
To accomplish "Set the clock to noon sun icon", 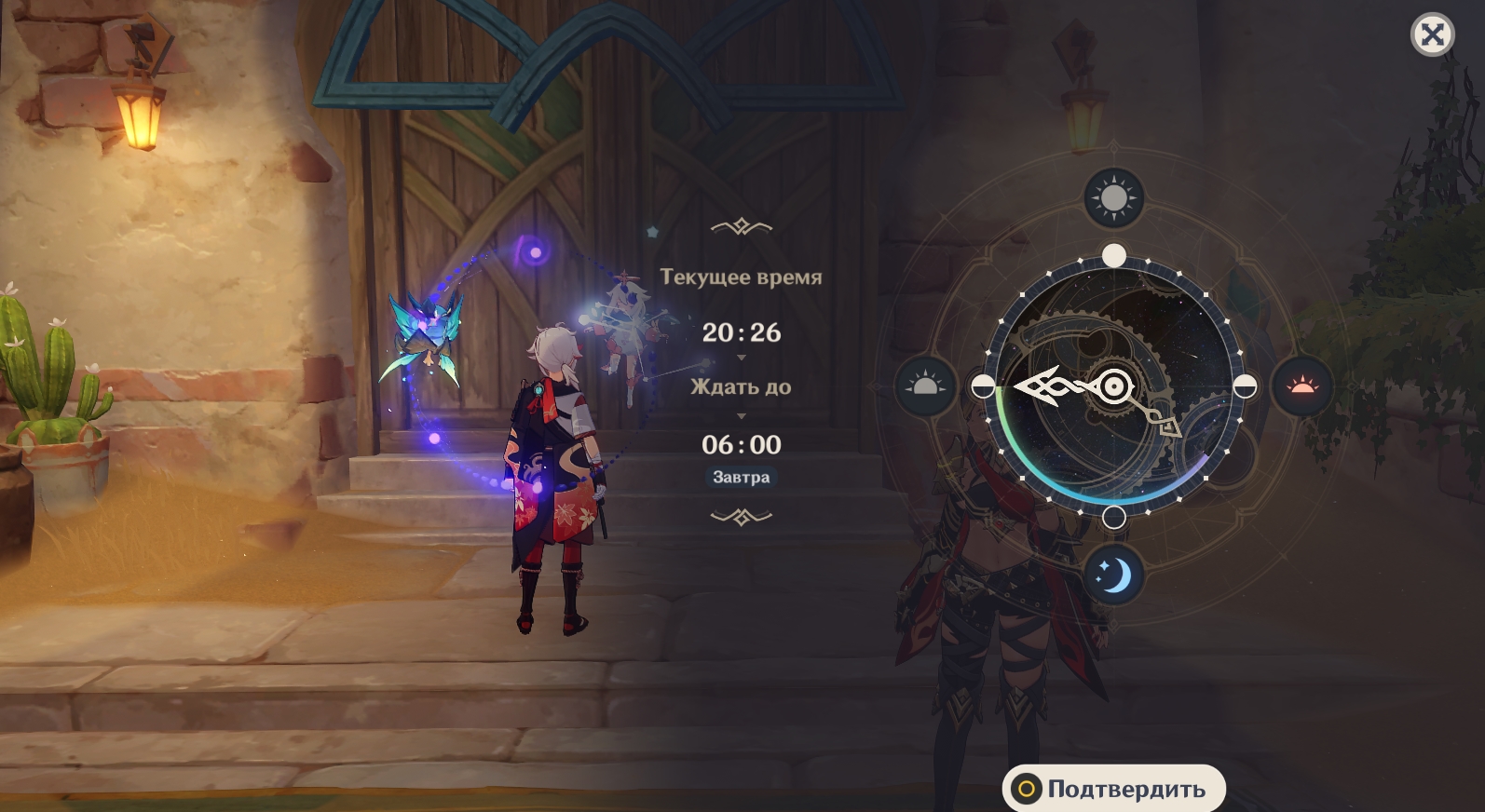I will click(x=1113, y=197).
